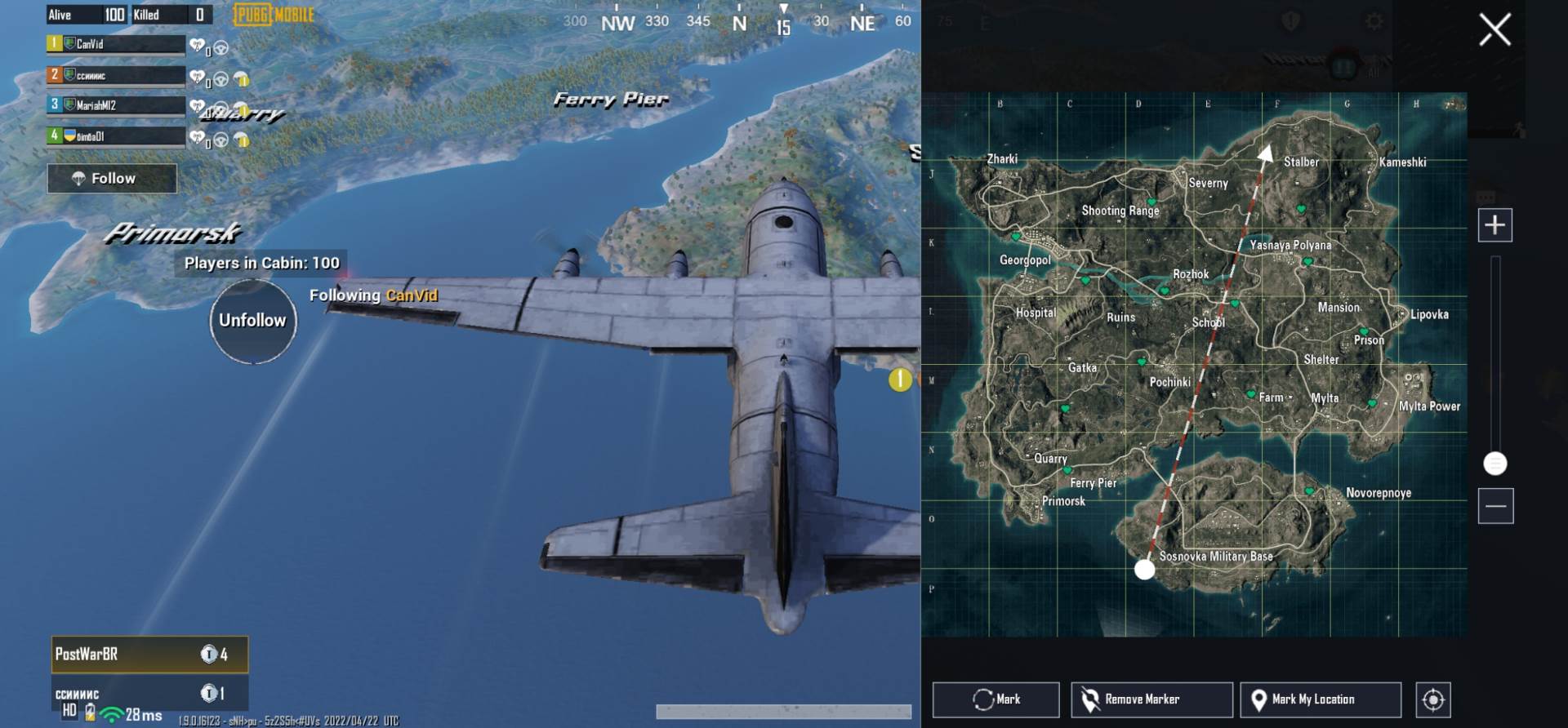Screen dimensions: 1568x728
Task: Select the parachute icon beside player ссииис
Action: [241, 79]
